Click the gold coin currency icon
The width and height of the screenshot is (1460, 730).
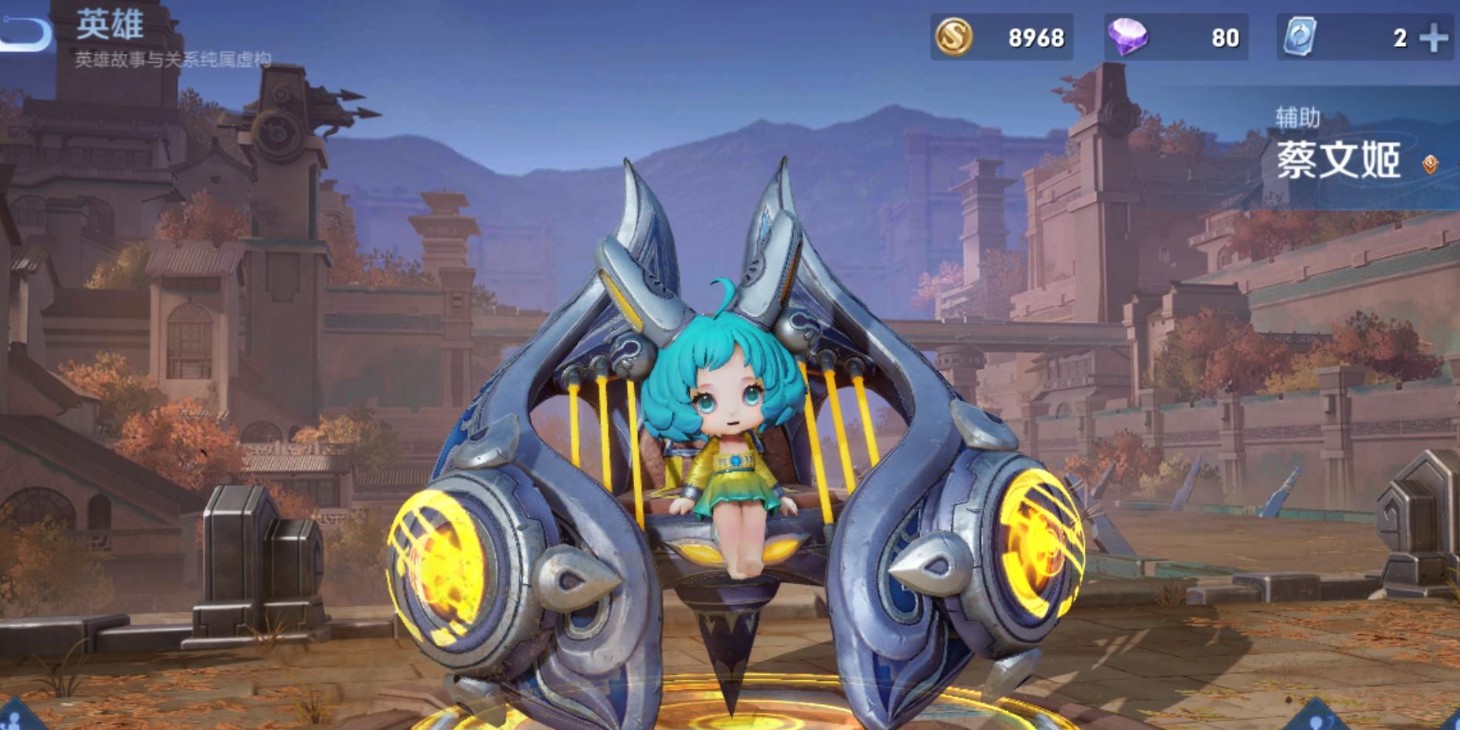pos(953,37)
